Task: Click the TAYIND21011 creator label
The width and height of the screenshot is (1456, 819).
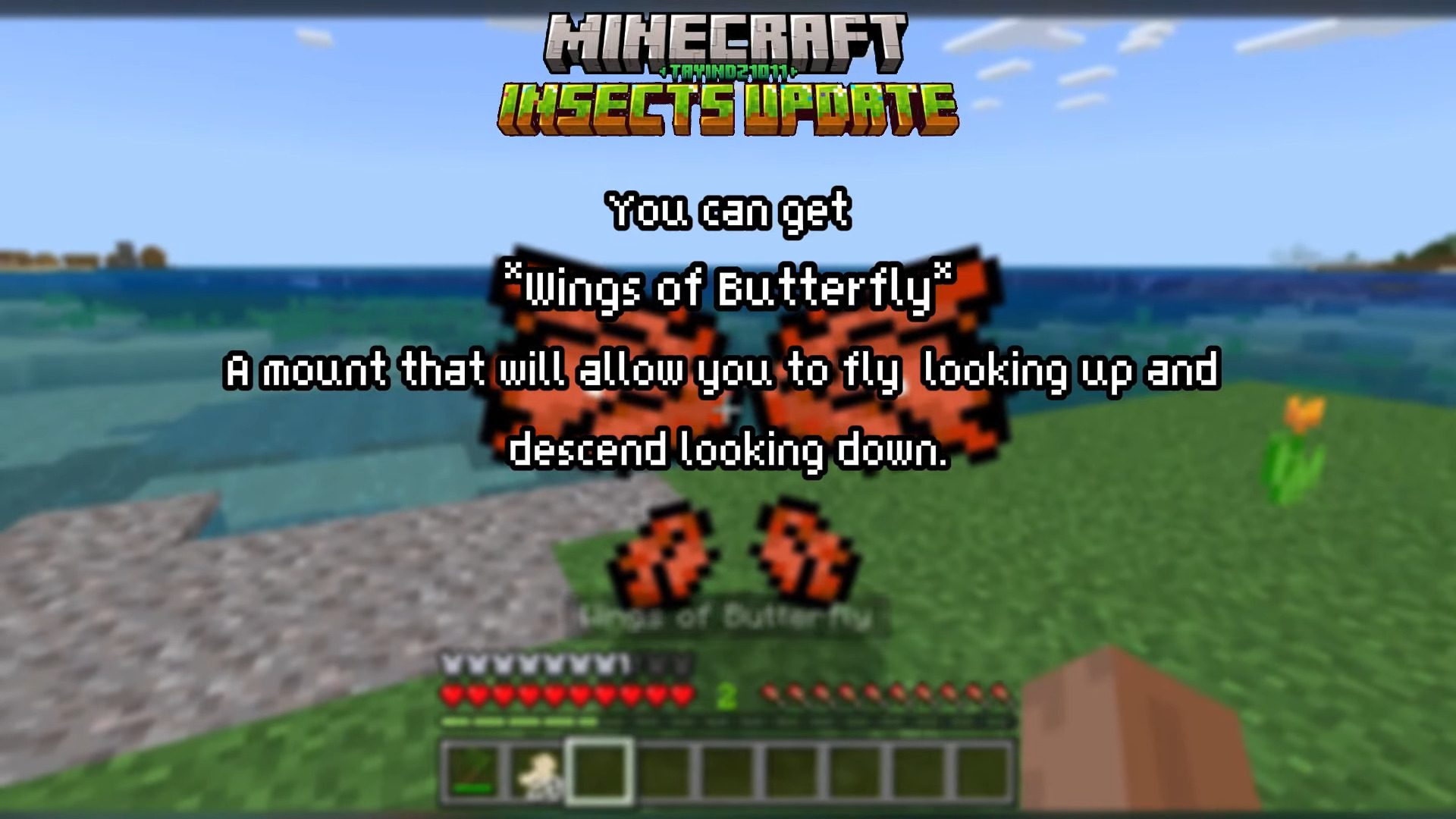Action: [x=728, y=72]
